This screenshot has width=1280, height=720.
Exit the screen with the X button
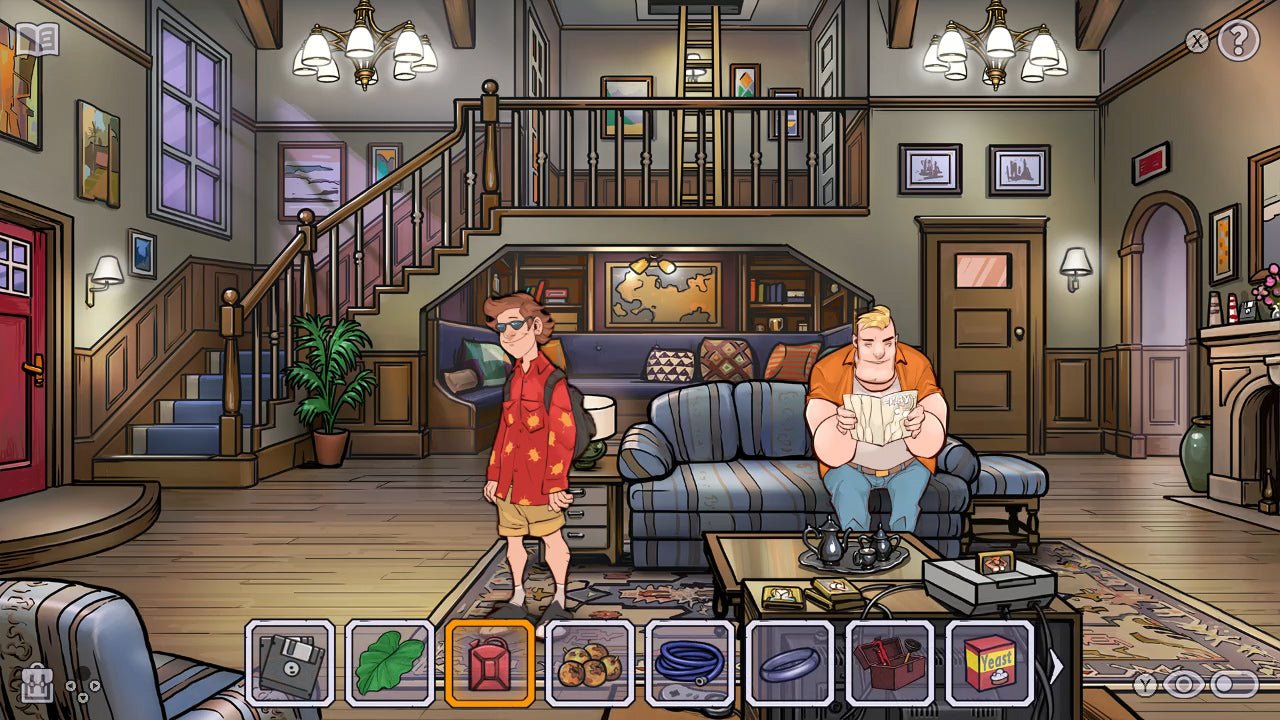pyautogui.click(x=1196, y=41)
